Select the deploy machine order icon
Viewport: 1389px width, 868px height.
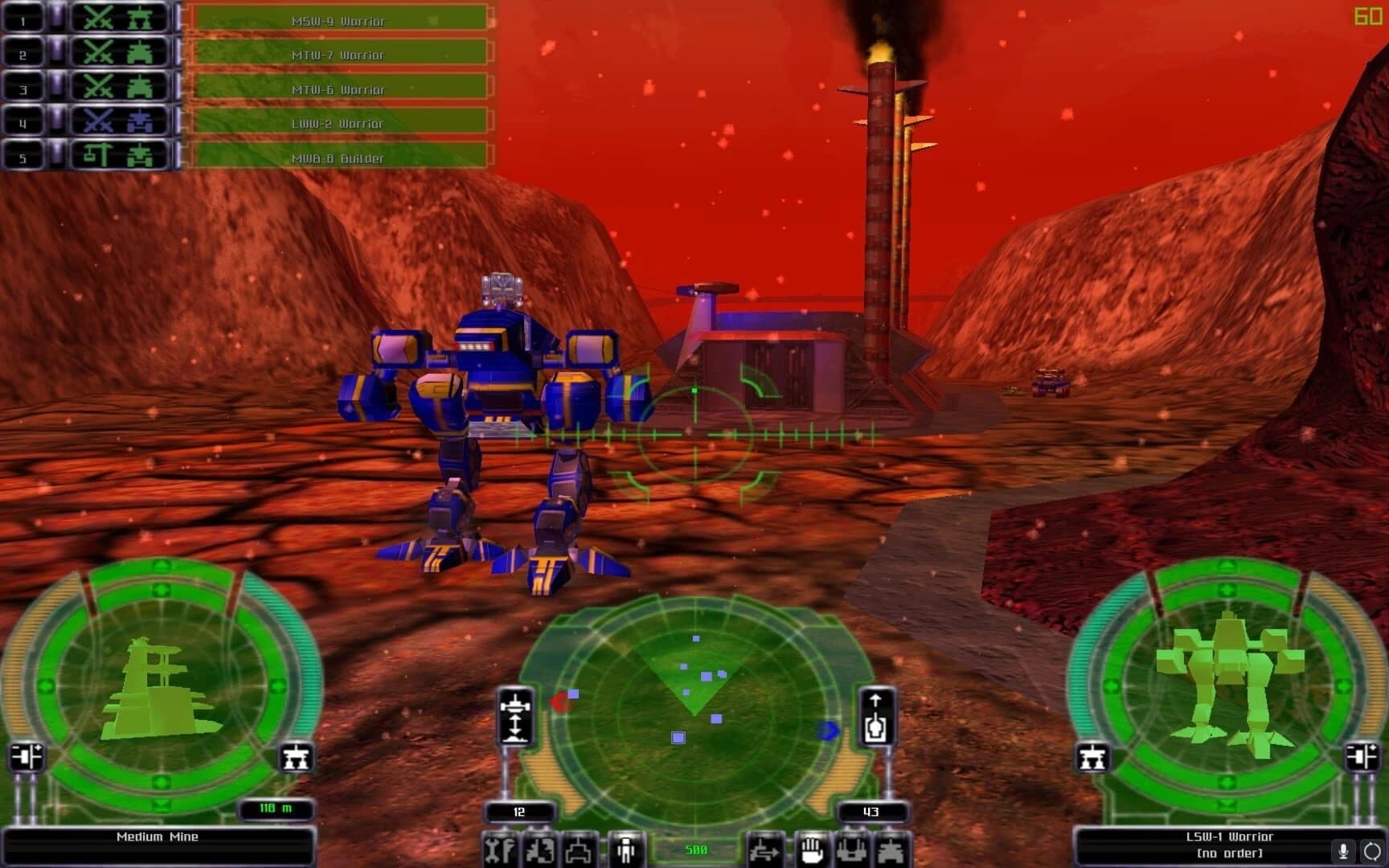(852, 850)
